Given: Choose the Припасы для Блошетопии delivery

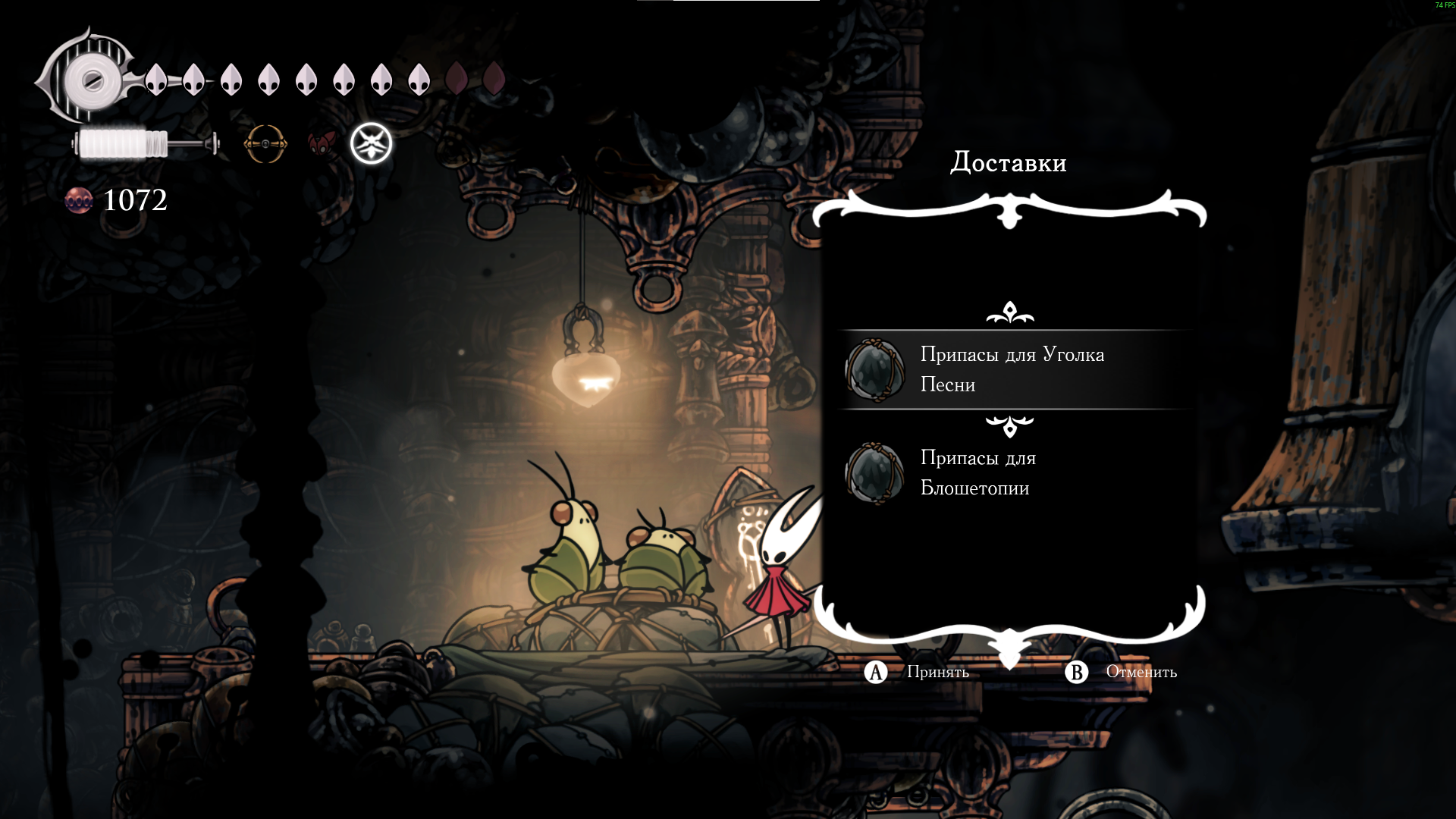Looking at the screenshot, I should coord(978,473).
